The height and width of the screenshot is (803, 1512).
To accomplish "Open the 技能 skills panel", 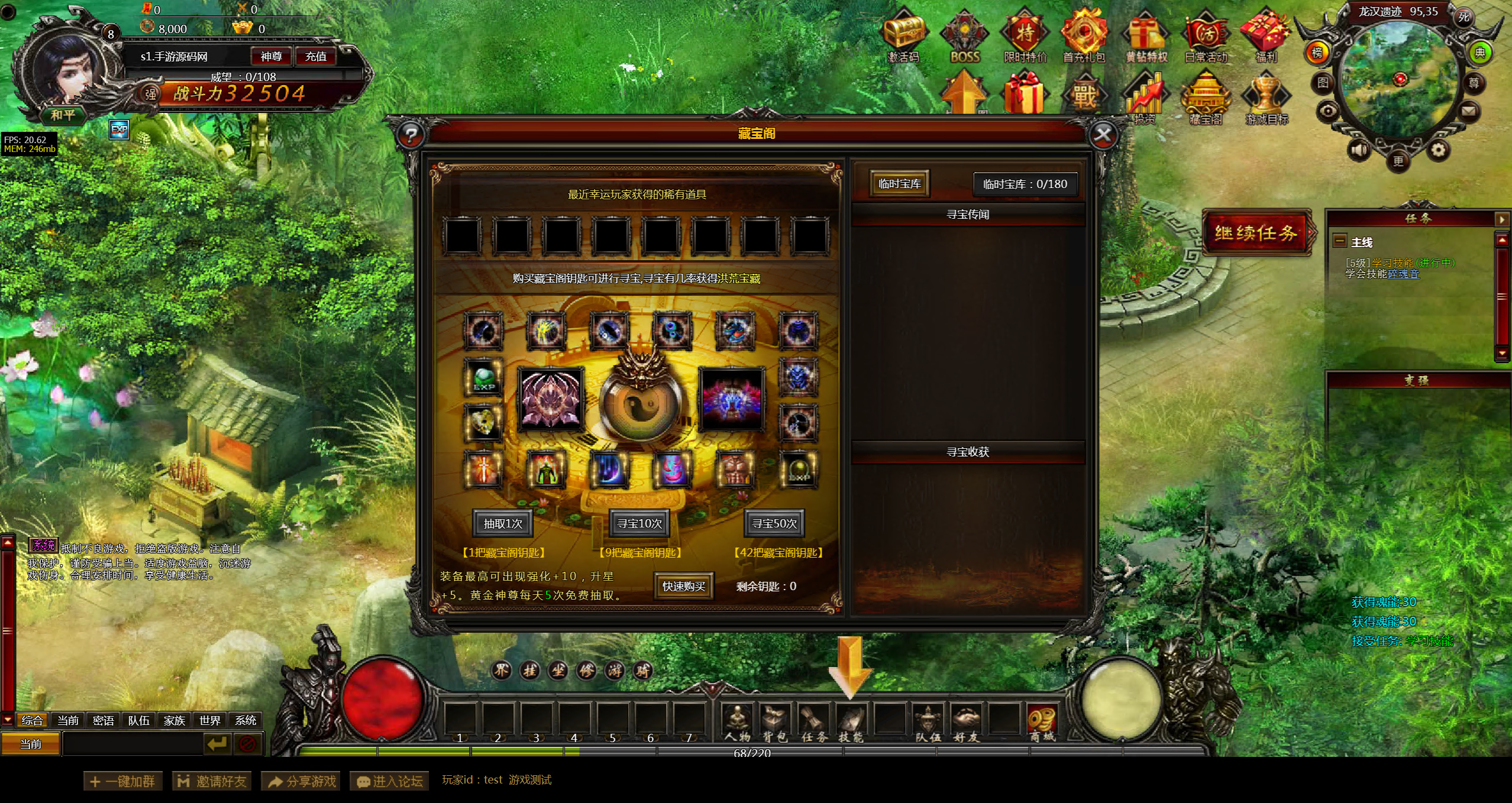I will tap(851, 721).
